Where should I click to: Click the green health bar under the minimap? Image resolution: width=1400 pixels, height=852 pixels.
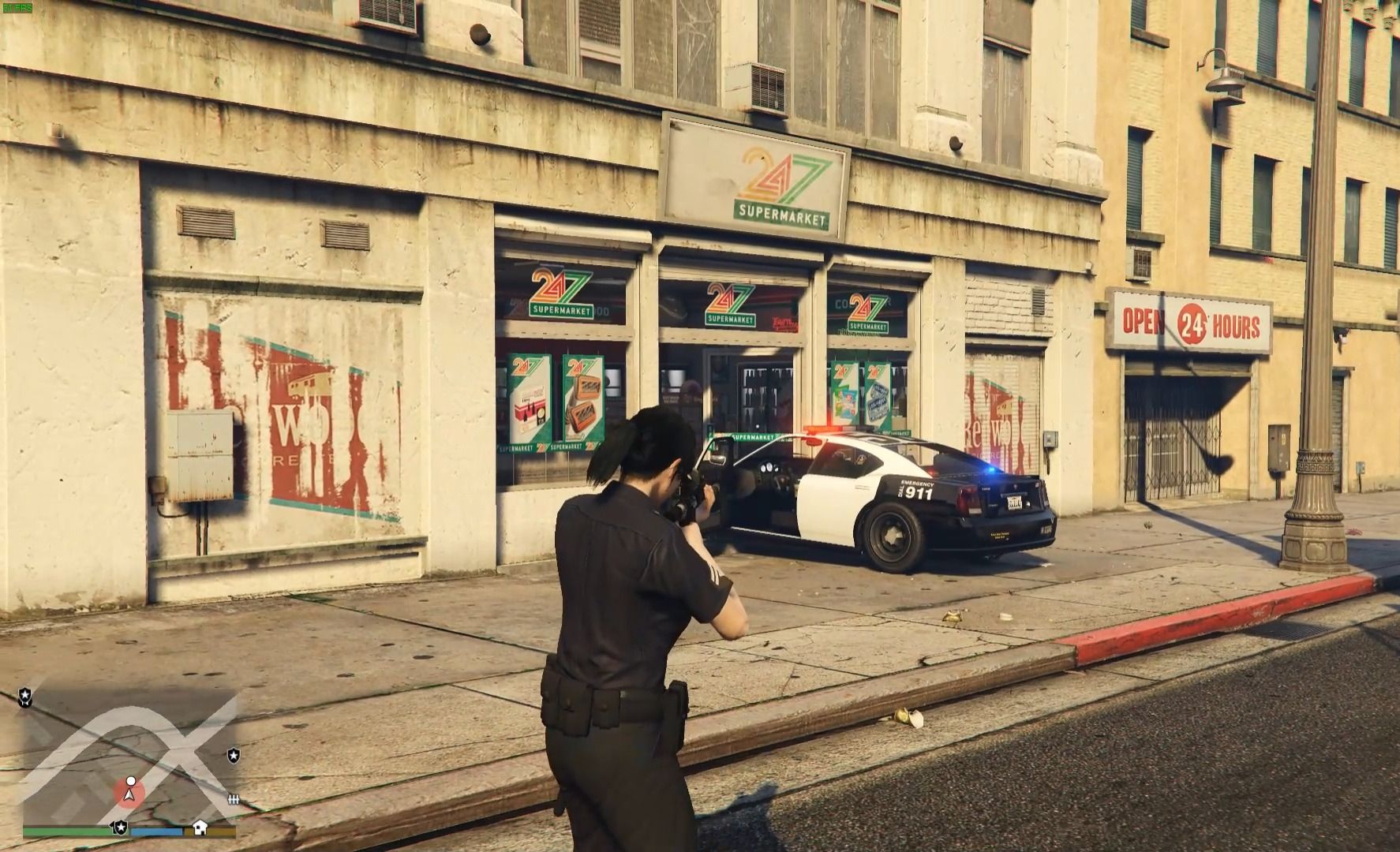pos(67,829)
